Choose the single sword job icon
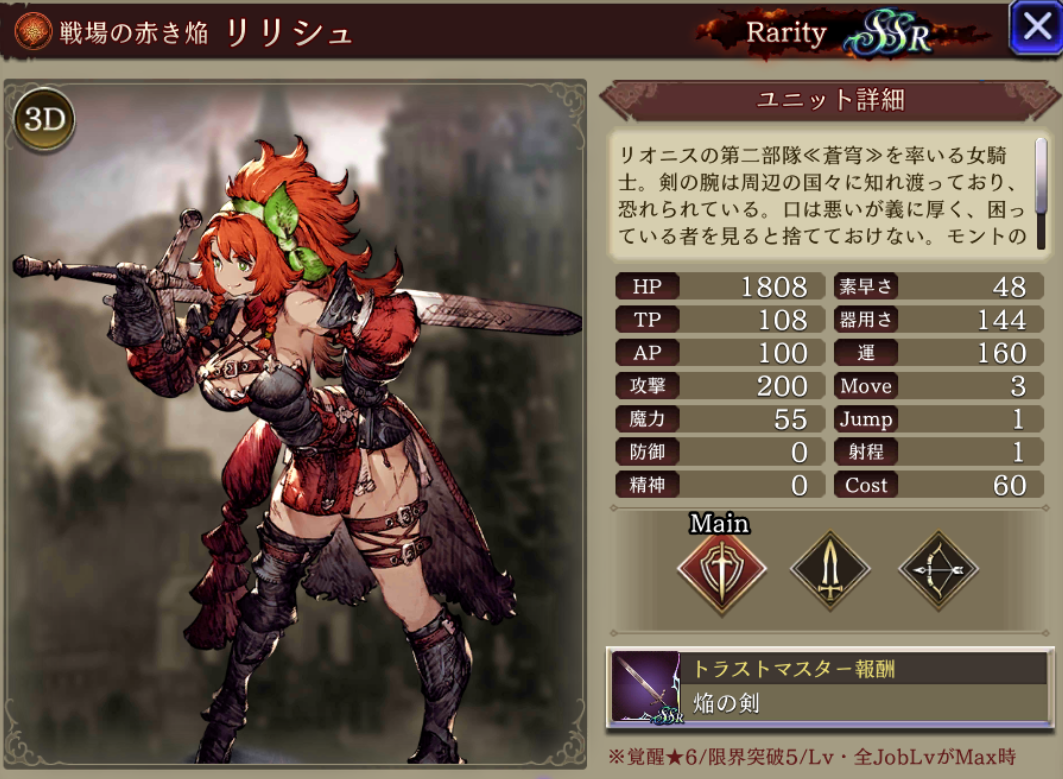Image resolution: width=1063 pixels, height=779 pixels. [x=830, y=571]
